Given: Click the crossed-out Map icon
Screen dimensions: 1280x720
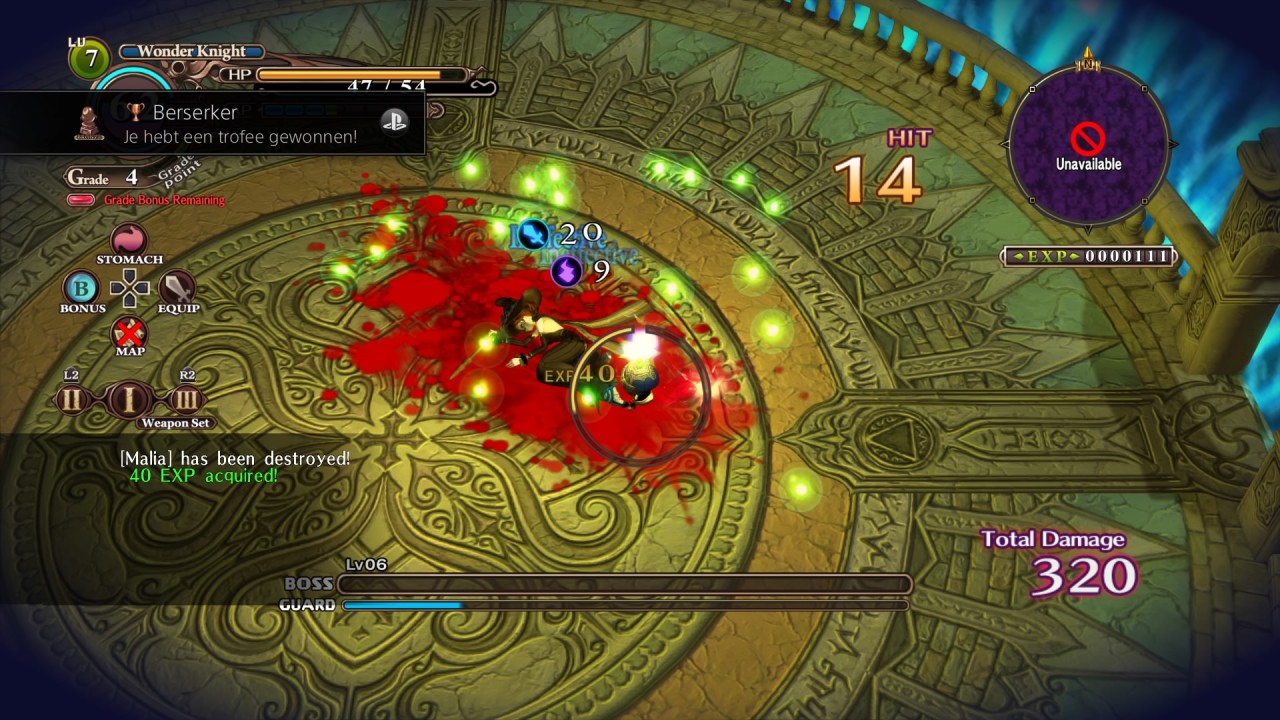Looking at the screenshot, I should tap(129, 333).
